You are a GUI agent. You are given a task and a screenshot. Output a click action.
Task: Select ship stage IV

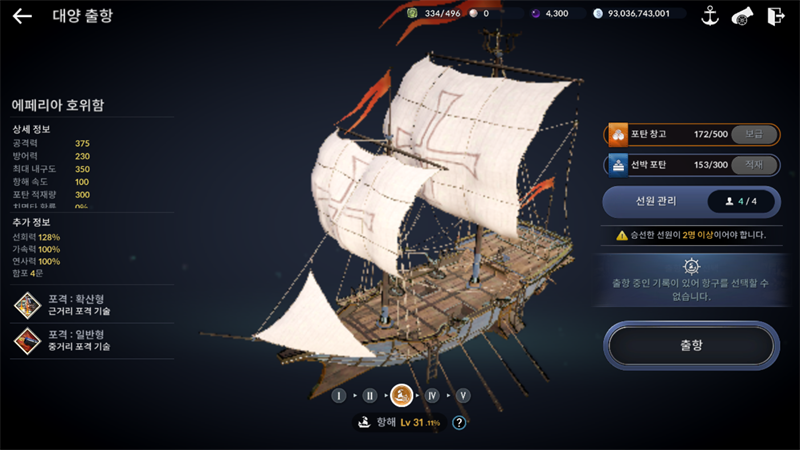click(x=432, y=396)
